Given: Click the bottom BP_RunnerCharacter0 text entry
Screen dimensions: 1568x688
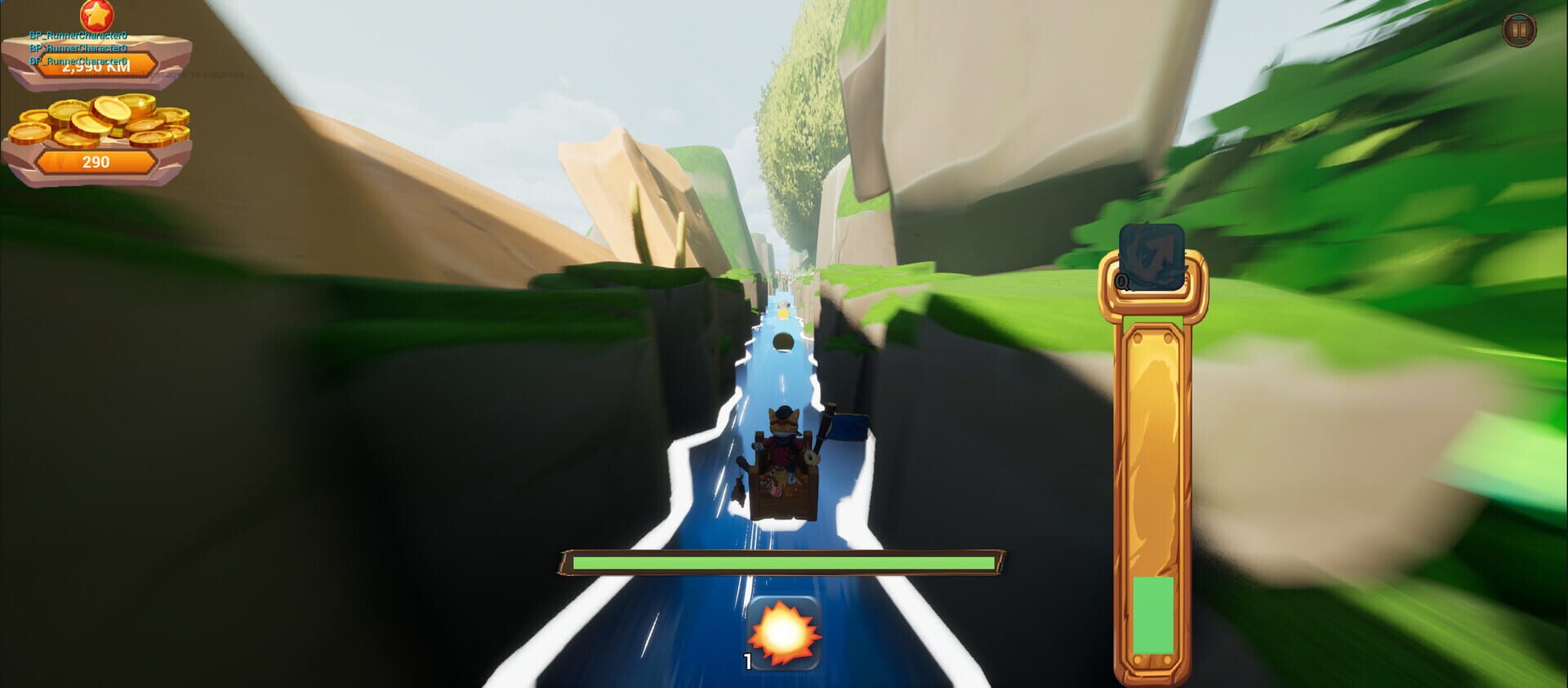Looking at the screenshot, I should coord(79,60).
